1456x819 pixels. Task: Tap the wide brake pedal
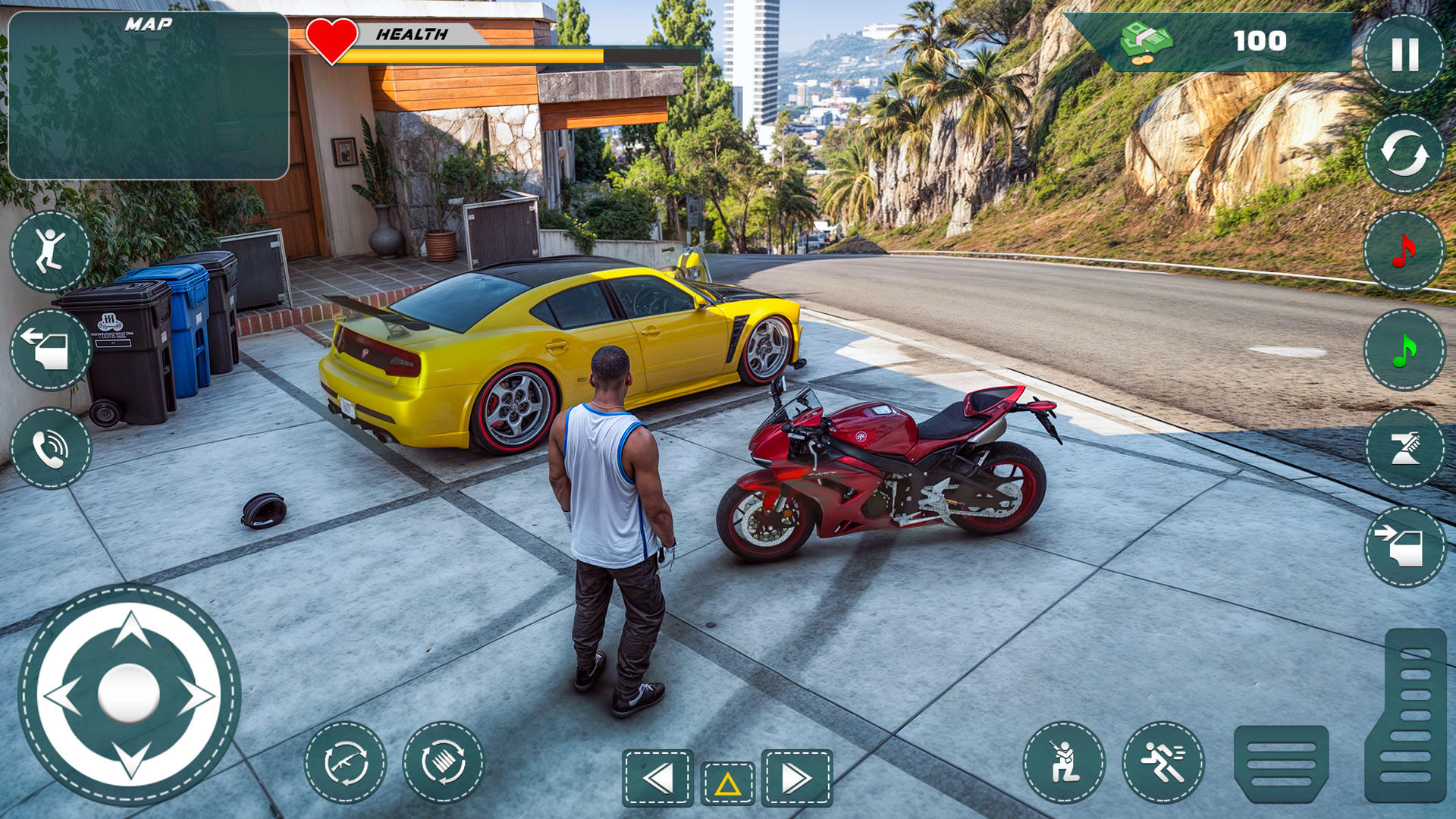click(1281, 764)
